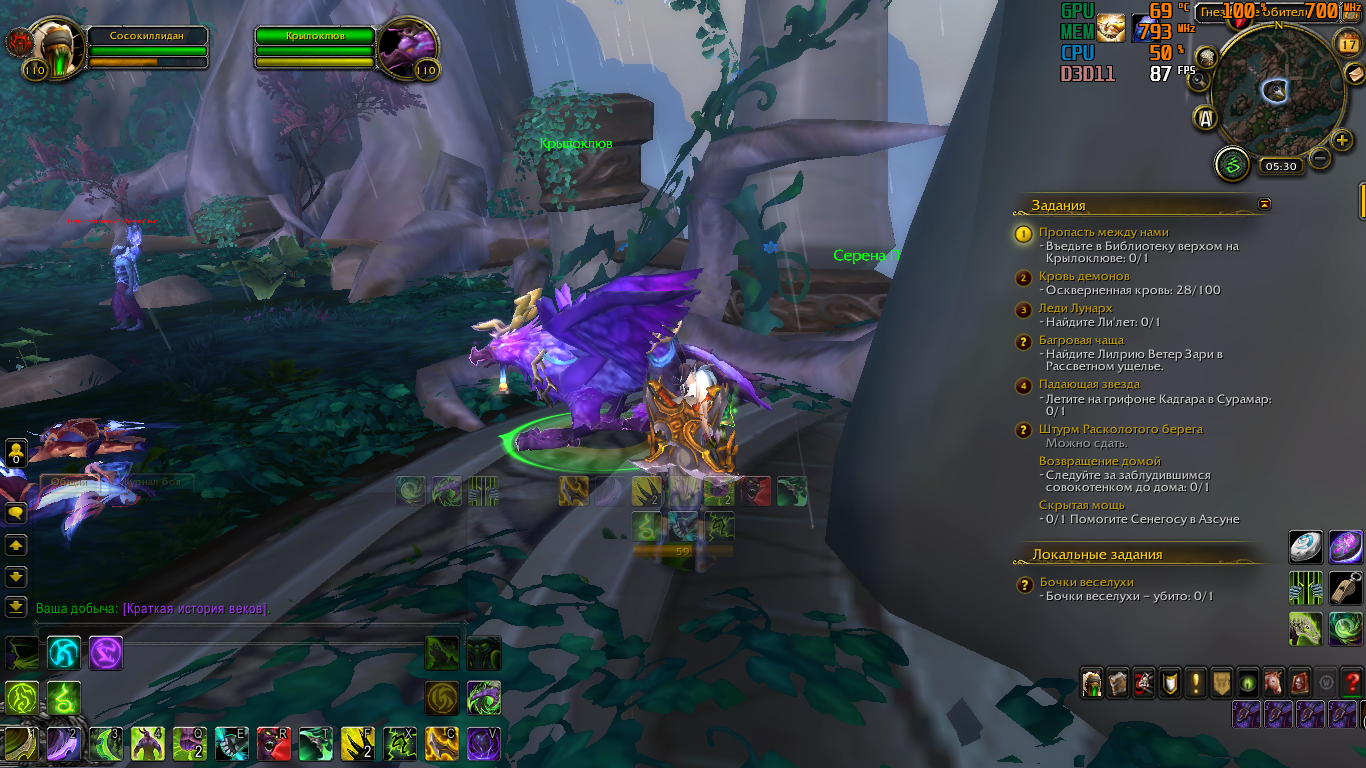
Task: Select the quest Падающая звезда
Action: (1089, 384)
